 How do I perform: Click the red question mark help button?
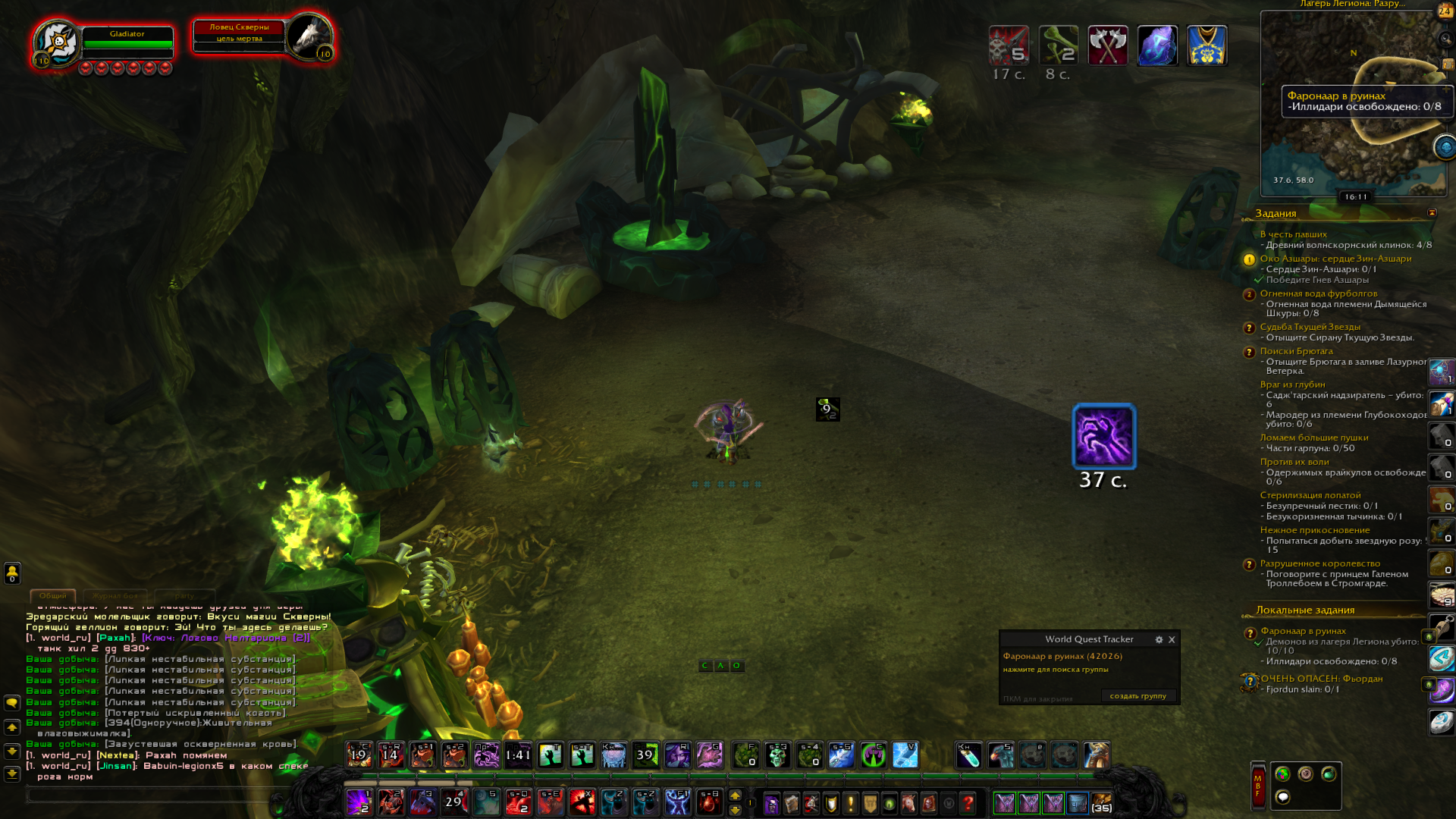tap(968, 803)
